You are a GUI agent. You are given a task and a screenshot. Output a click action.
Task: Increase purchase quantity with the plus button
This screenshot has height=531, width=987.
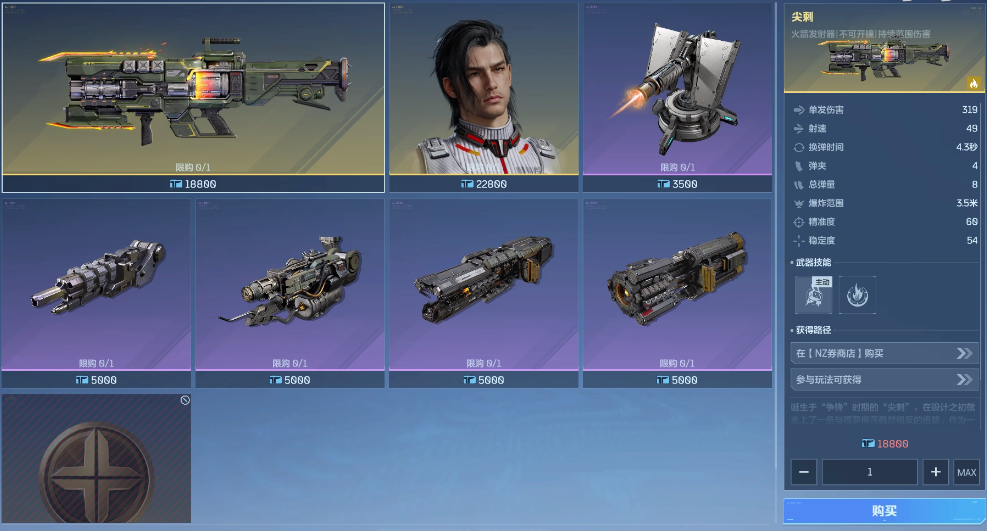(x=935, y=472)
